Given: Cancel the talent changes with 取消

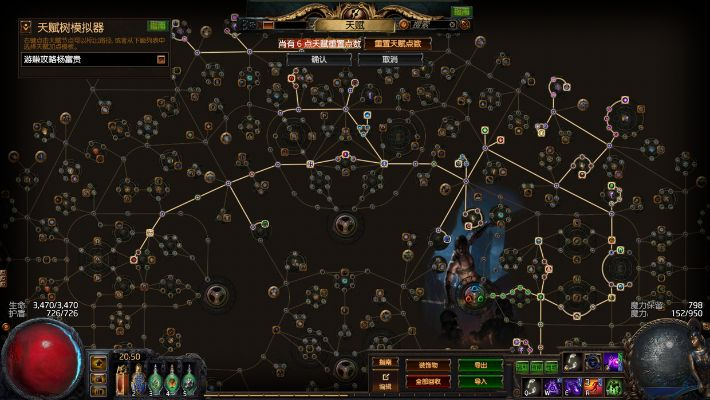Looking at the screenshot, I should click(391, 59).
